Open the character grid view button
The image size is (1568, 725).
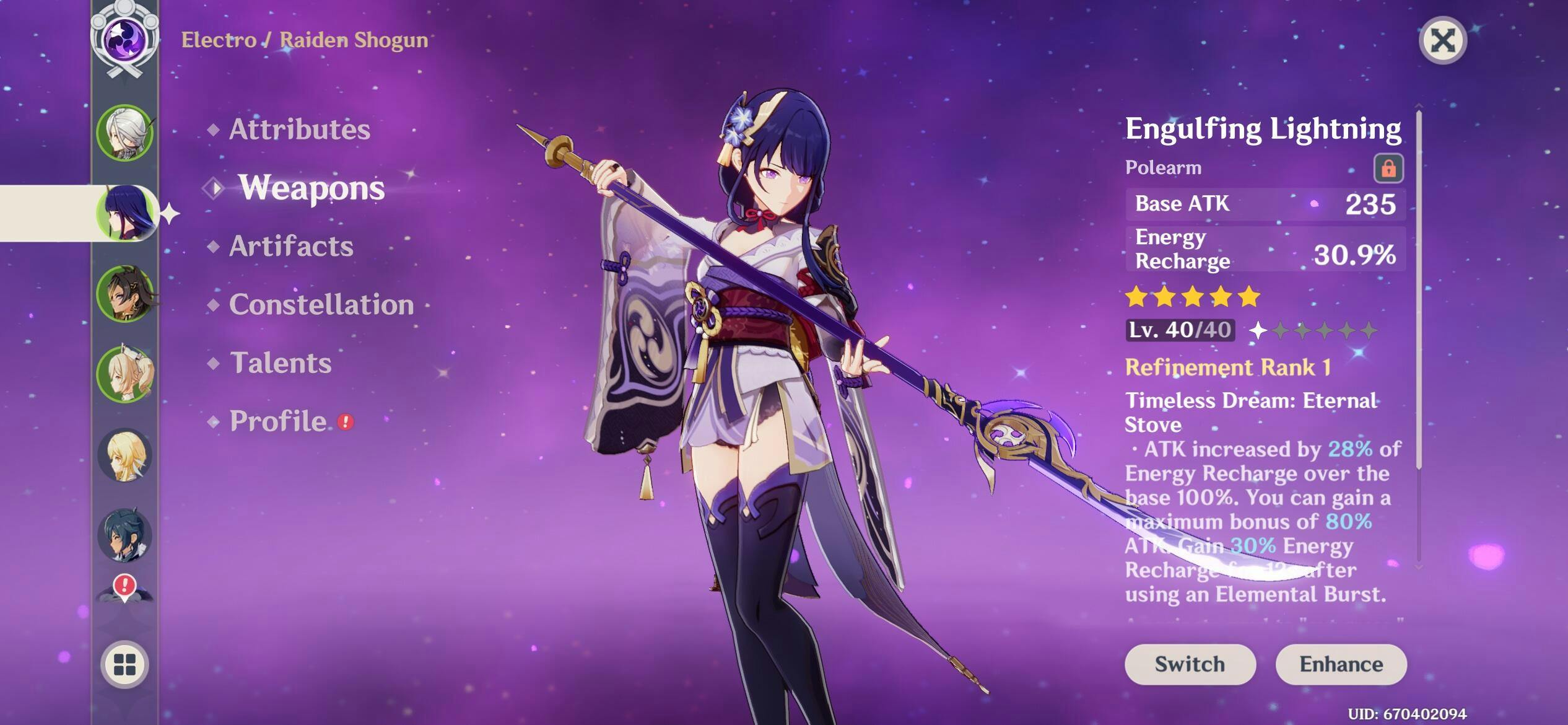[x=125, y=664]
